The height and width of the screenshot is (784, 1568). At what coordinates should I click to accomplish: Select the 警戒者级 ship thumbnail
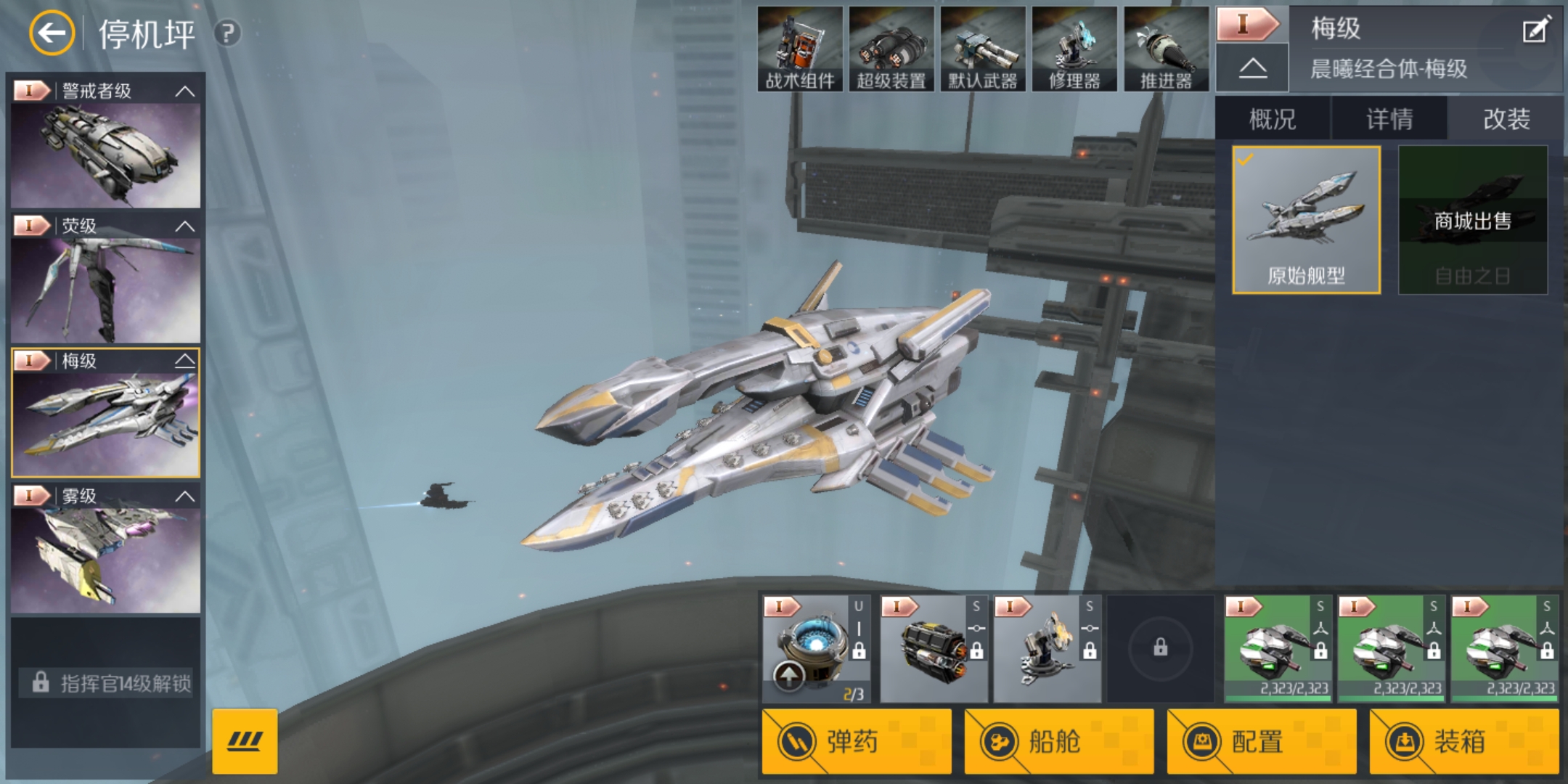[x=105, y=154]
